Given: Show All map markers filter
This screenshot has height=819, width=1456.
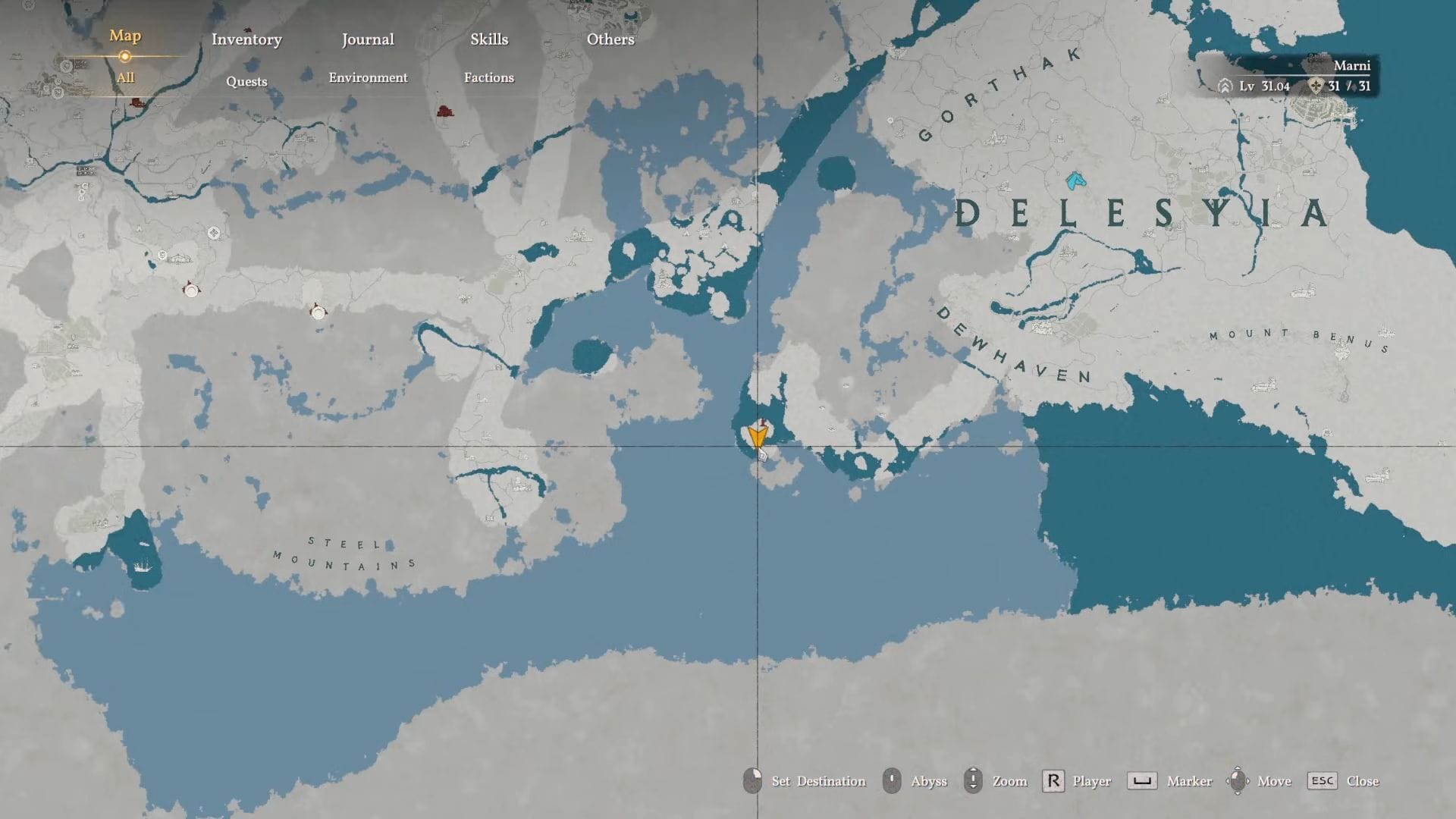Looking at the screenshot, I should [x=125, y=77].
